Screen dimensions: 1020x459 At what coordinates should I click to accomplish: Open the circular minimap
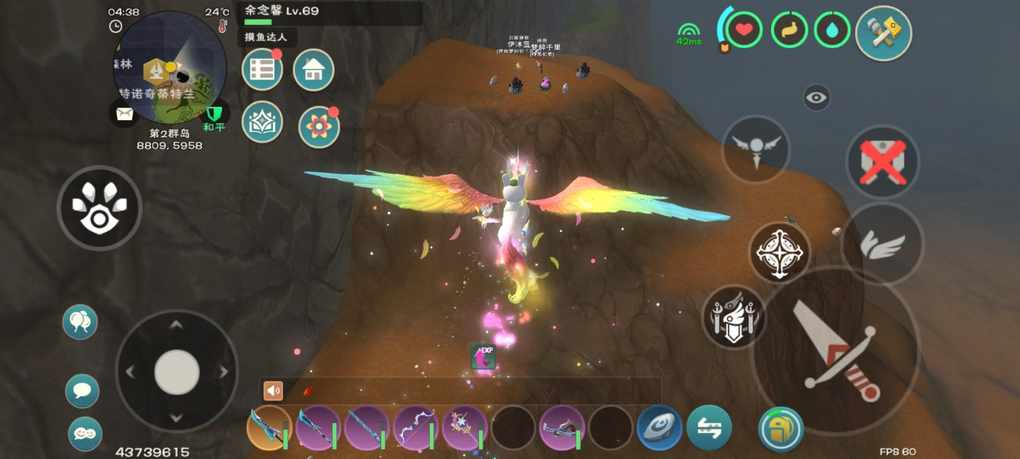(x=169, y=66)
